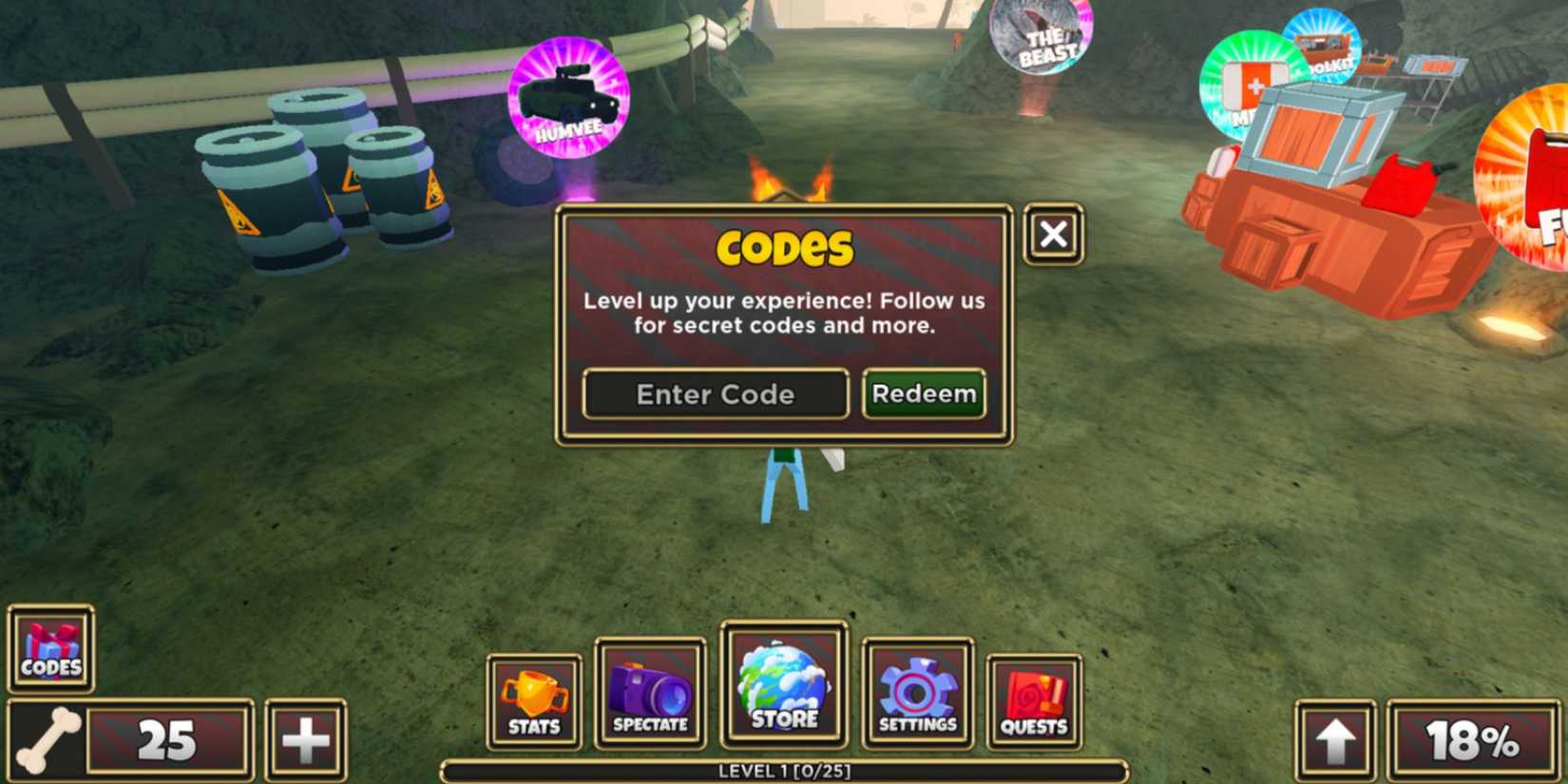Close the Codes dialog
Image resolution: width=1568 pixels, height=784 pixels.
[x=1053, y=235]
